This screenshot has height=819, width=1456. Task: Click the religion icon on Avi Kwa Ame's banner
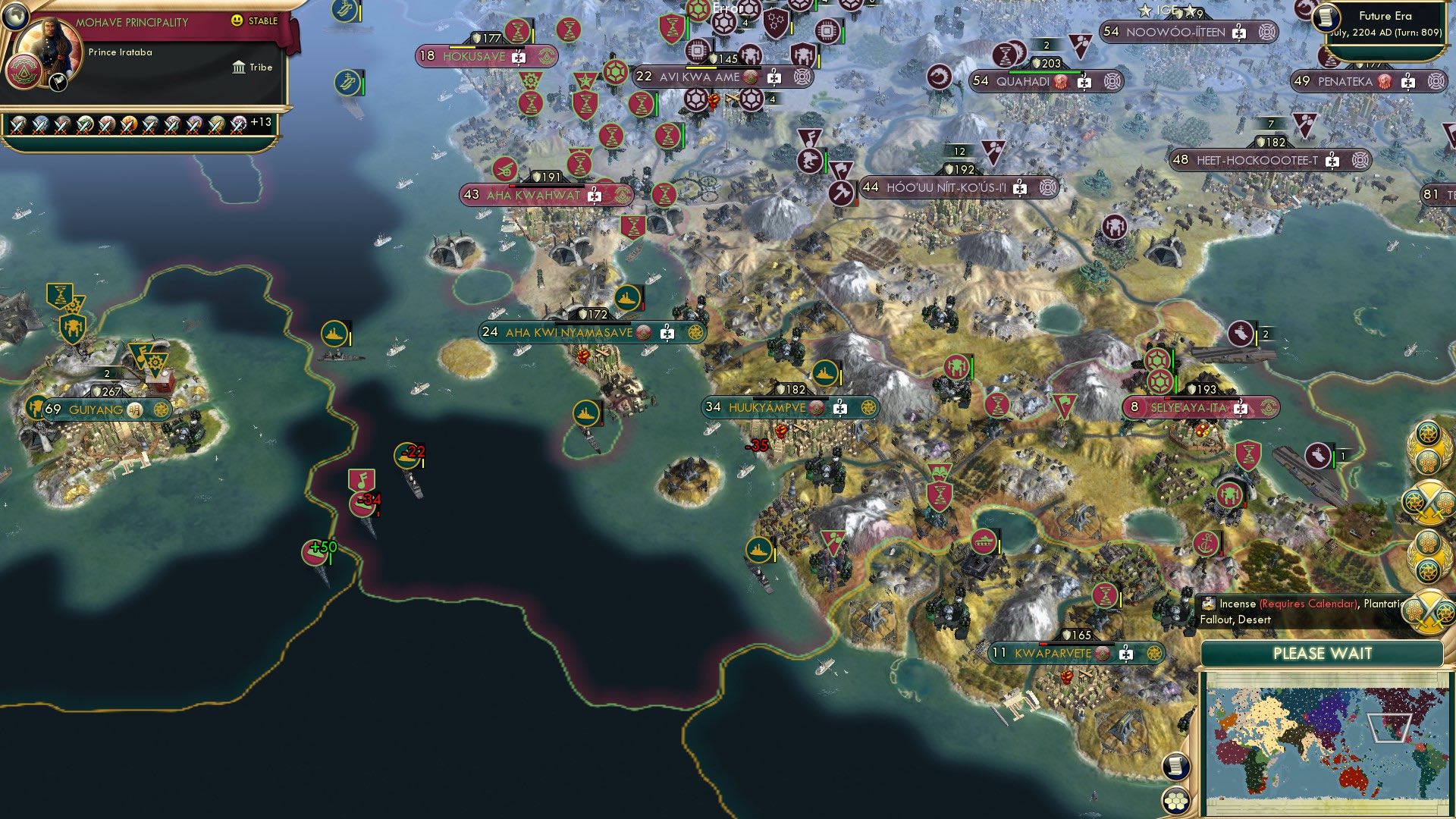pyautogui.click(x=750, y=77)
